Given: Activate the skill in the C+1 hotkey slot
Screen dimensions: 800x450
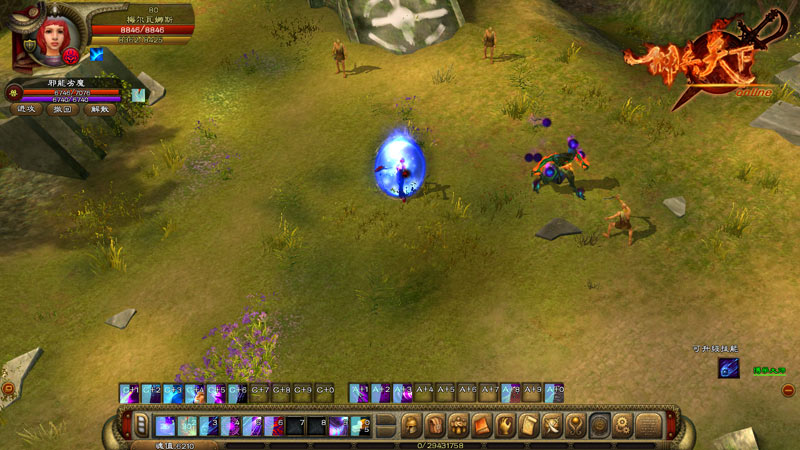Looking at the screenshot, I should pyautogui.click(x=129, y=393).
